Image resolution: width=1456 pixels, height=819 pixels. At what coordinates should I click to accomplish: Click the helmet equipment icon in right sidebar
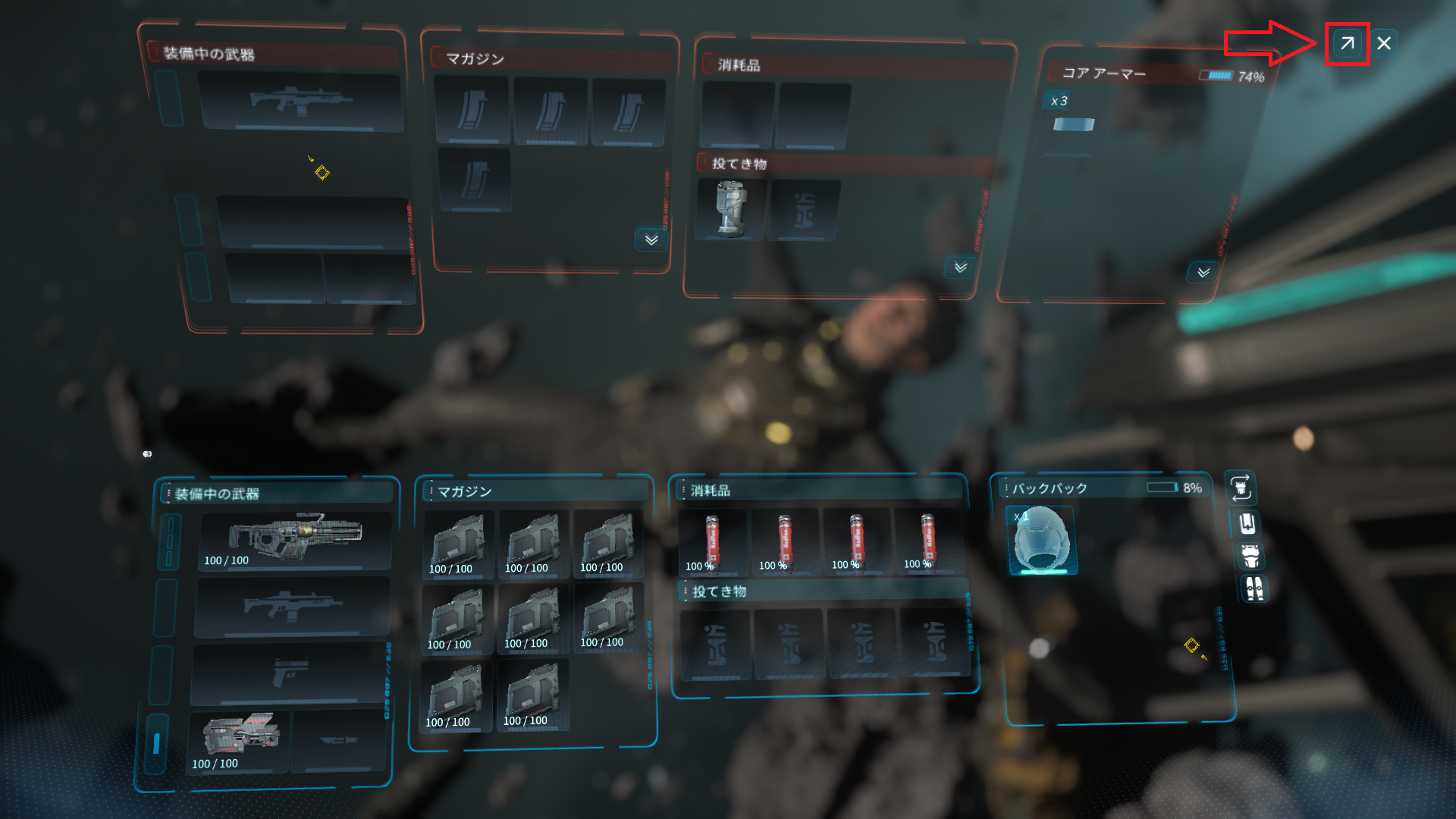pyautogui.click(x=1247, y=525)
